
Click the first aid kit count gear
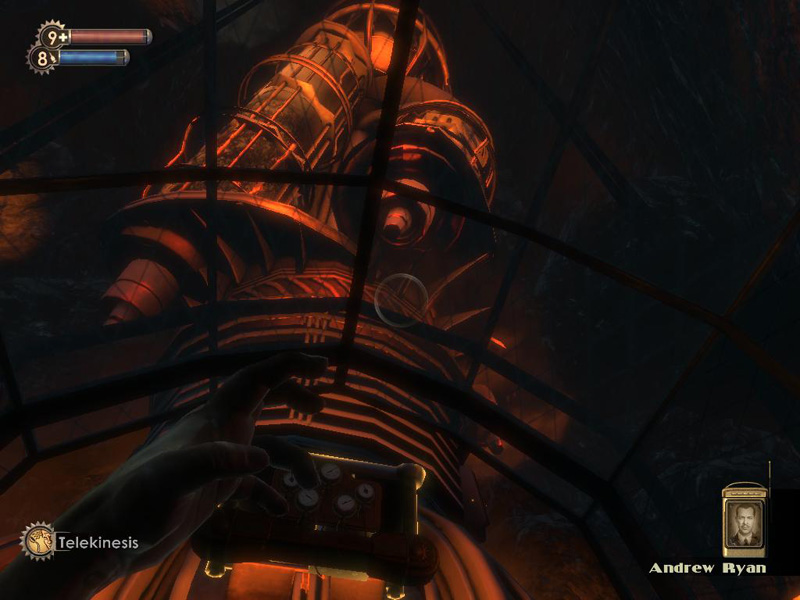(52, 37)
